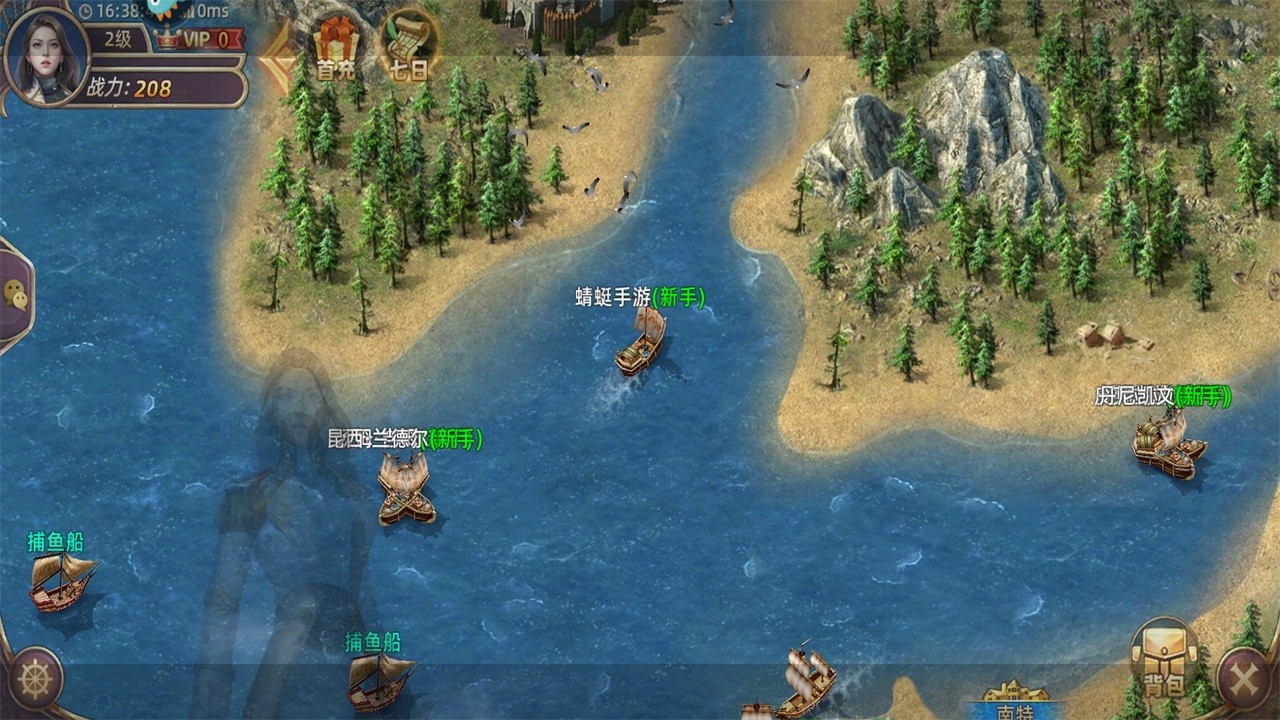Collapse the player info panel with golden arrow
1280x720 pixels.
[277, 58]
